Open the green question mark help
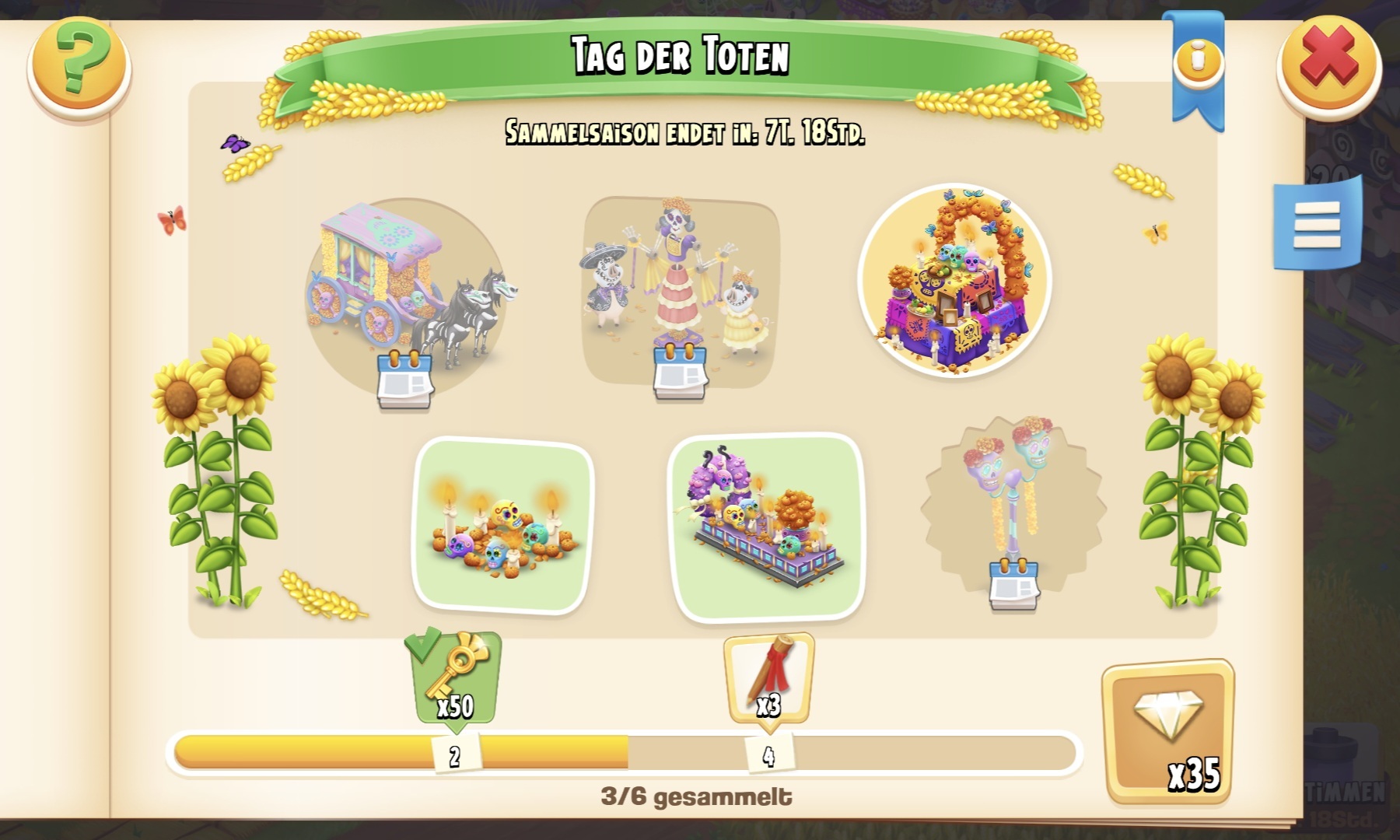Screen dimensions: 1400x840 click(x=79, y=67)
